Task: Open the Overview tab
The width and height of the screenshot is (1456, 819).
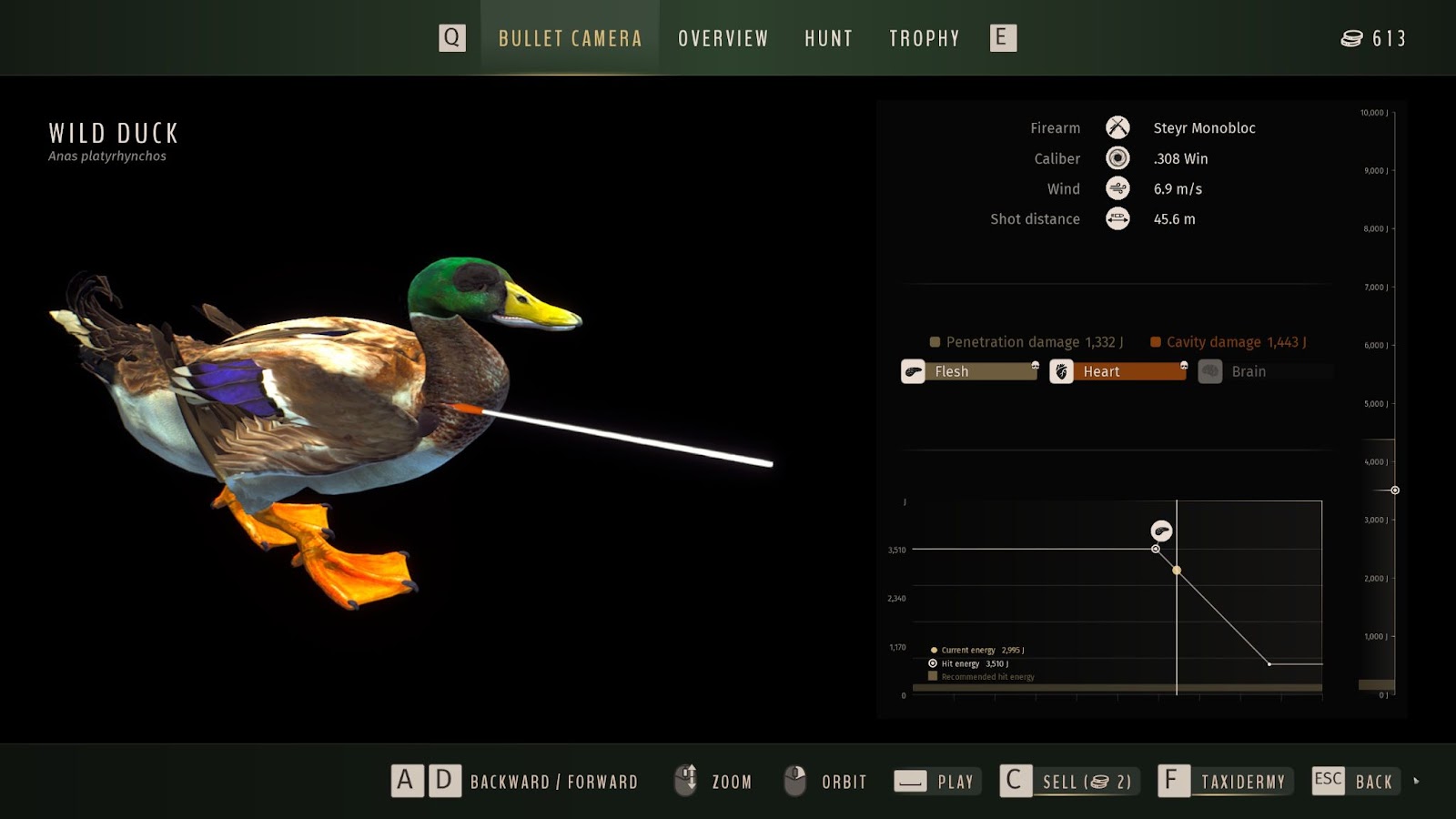Action: [x=723, y=38]
